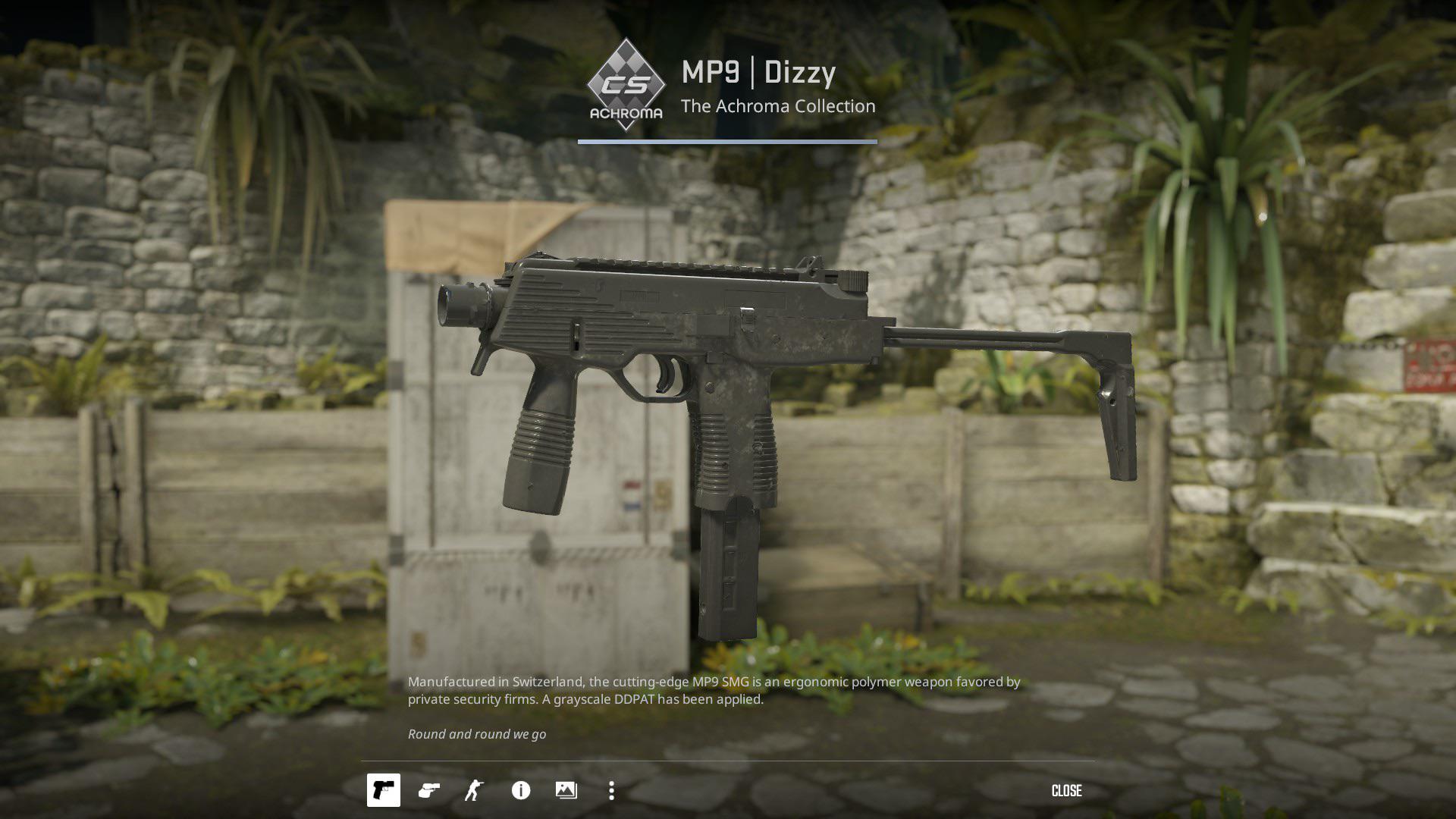This screenshot has width=1456, height=819.
Task: Close the MP9 Dizzy inspect screen
Action: (x=1066, y=791)
